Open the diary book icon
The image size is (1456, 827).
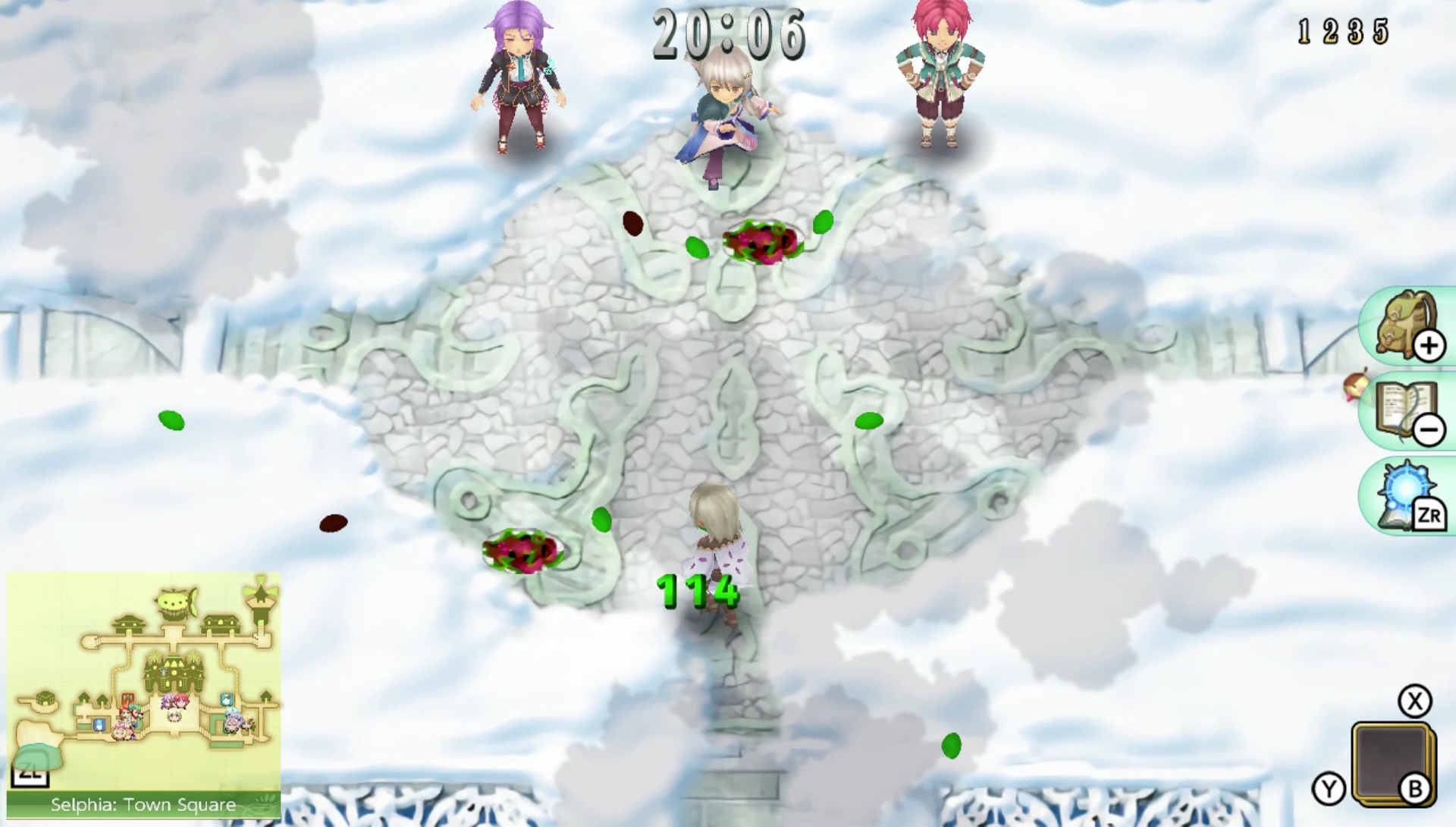click(1395, 406)
